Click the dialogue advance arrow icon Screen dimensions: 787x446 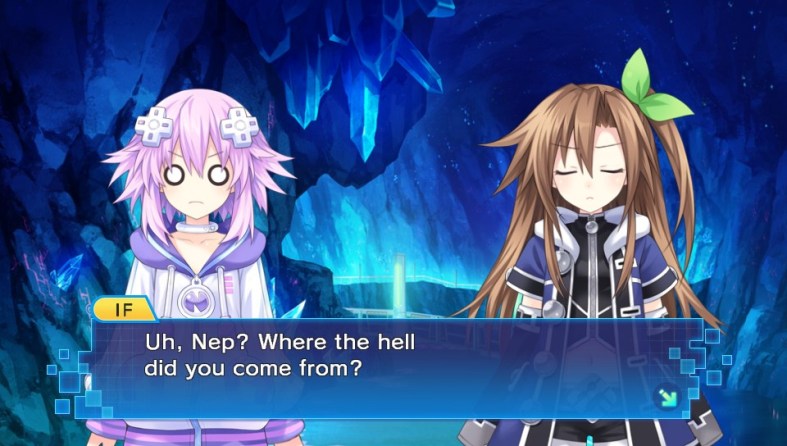point(666,397)
